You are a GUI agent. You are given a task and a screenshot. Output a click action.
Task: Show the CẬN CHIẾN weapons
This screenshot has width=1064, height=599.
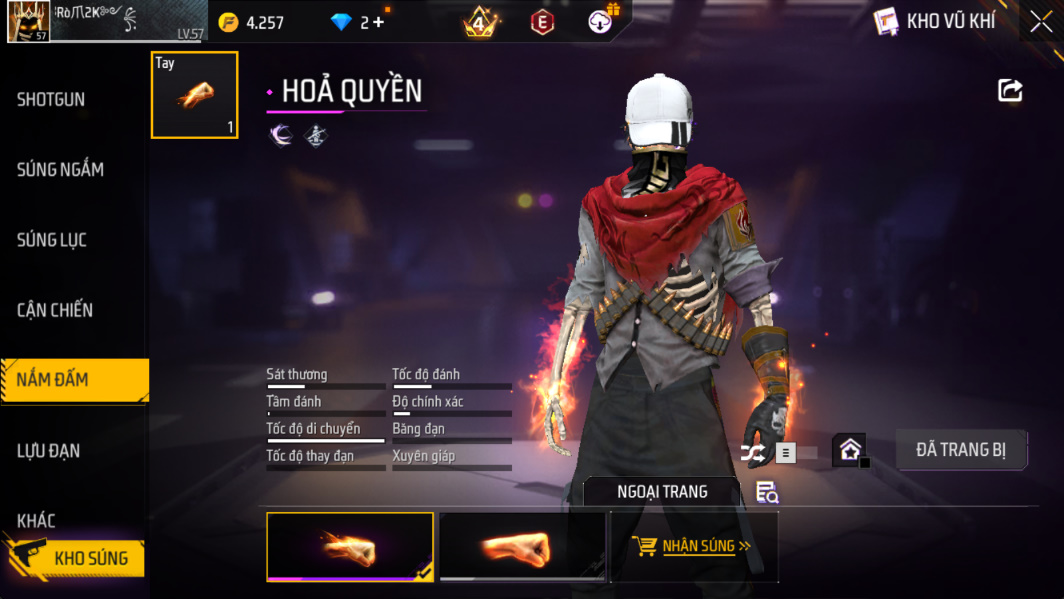[55, 310]
